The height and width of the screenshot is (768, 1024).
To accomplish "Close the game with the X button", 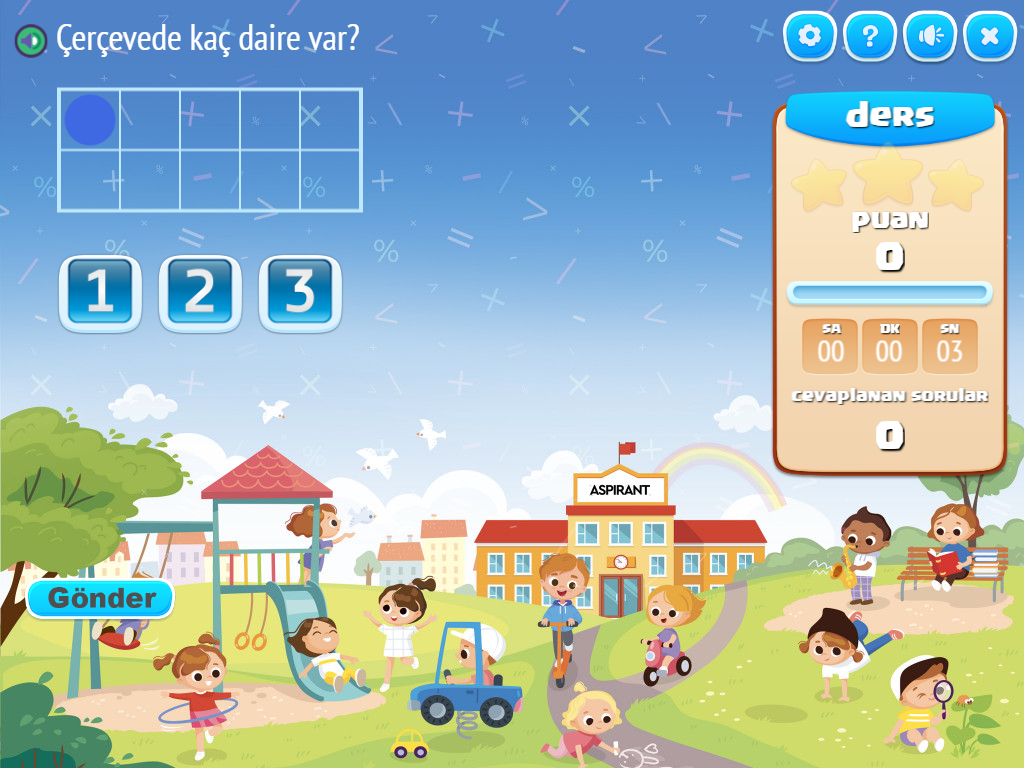I will 990,37.
